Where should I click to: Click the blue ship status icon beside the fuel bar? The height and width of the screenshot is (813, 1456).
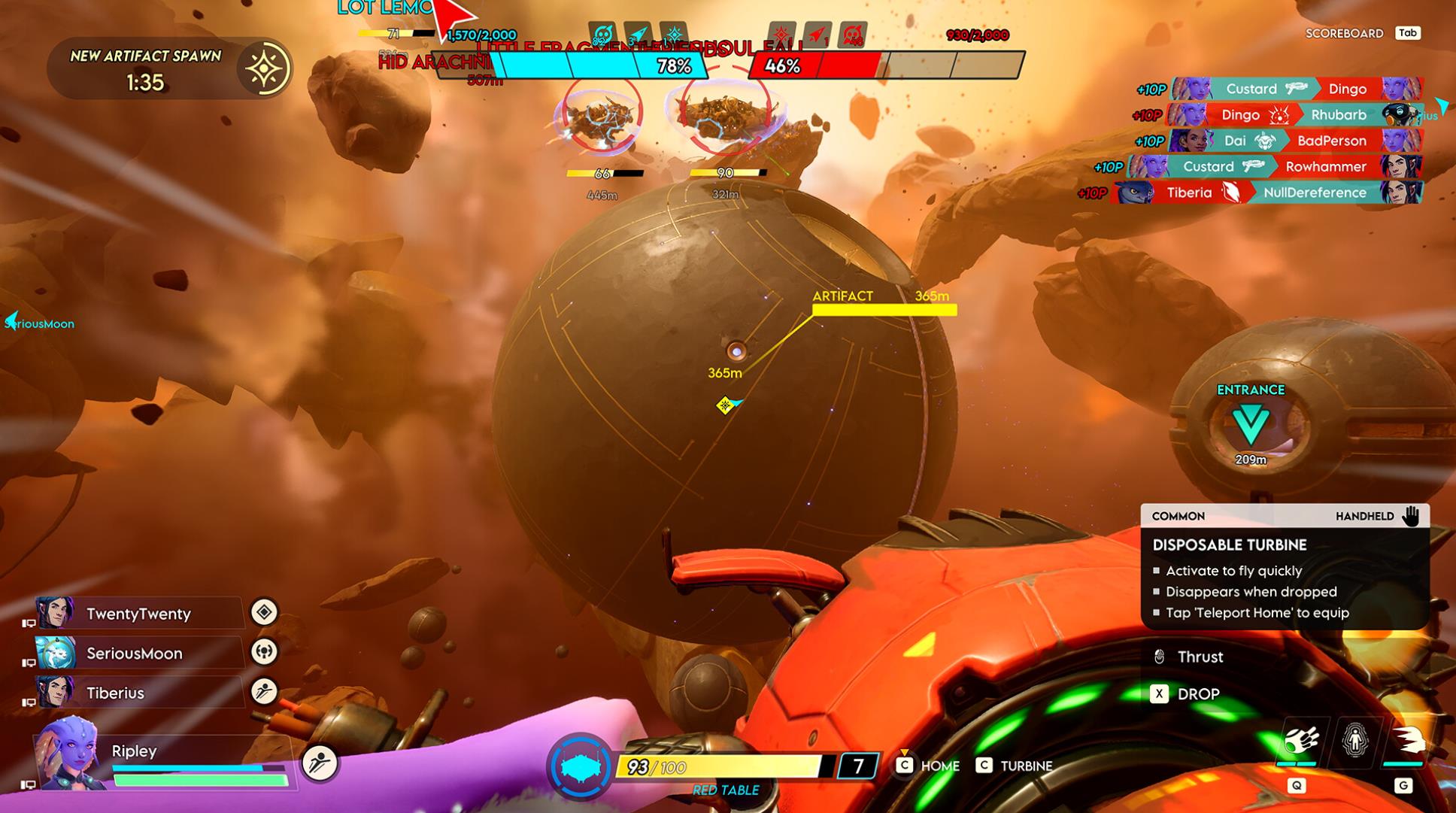tap(580, 767)
